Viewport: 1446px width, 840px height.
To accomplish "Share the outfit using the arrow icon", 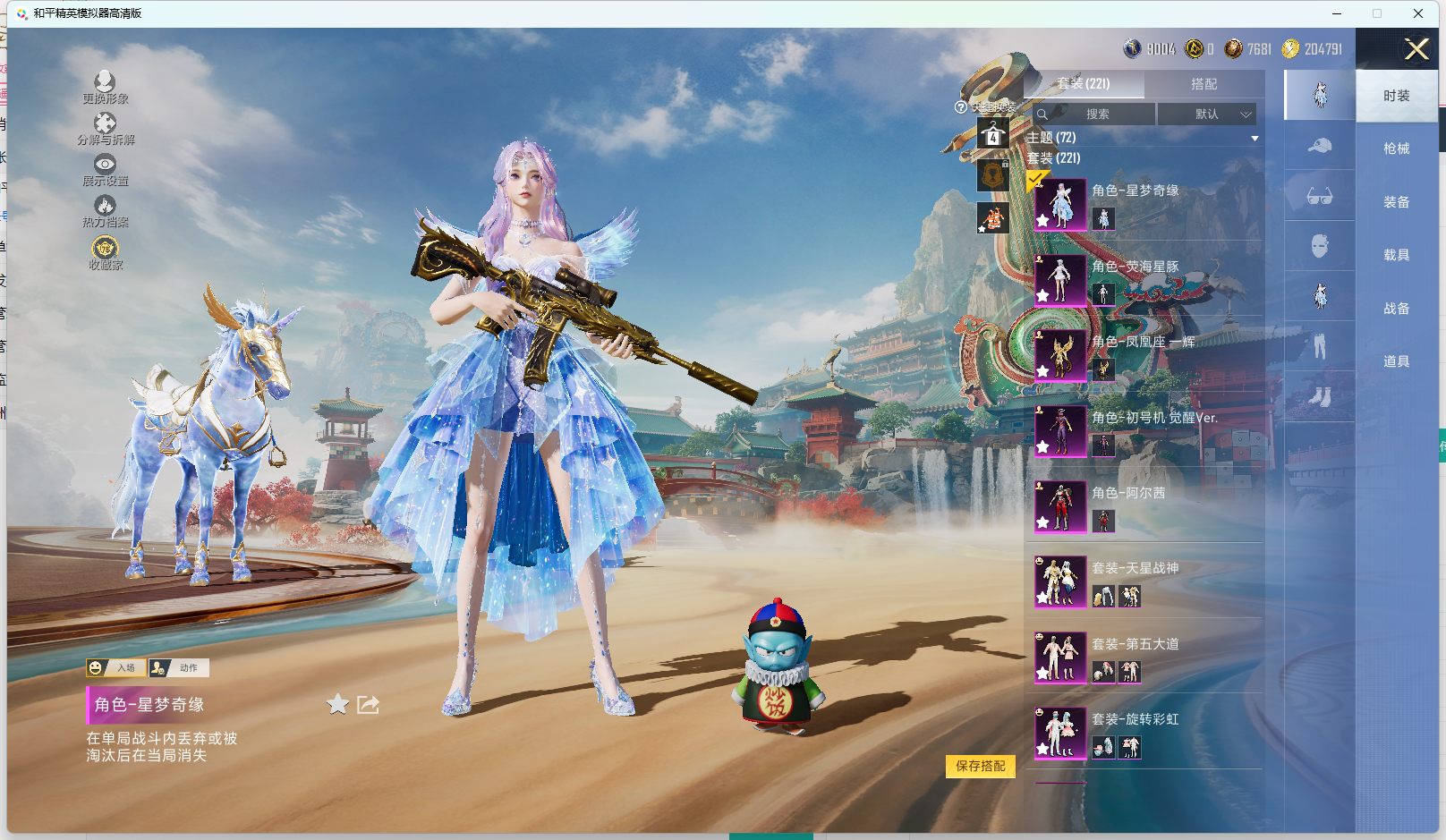I will click(368, 705).
